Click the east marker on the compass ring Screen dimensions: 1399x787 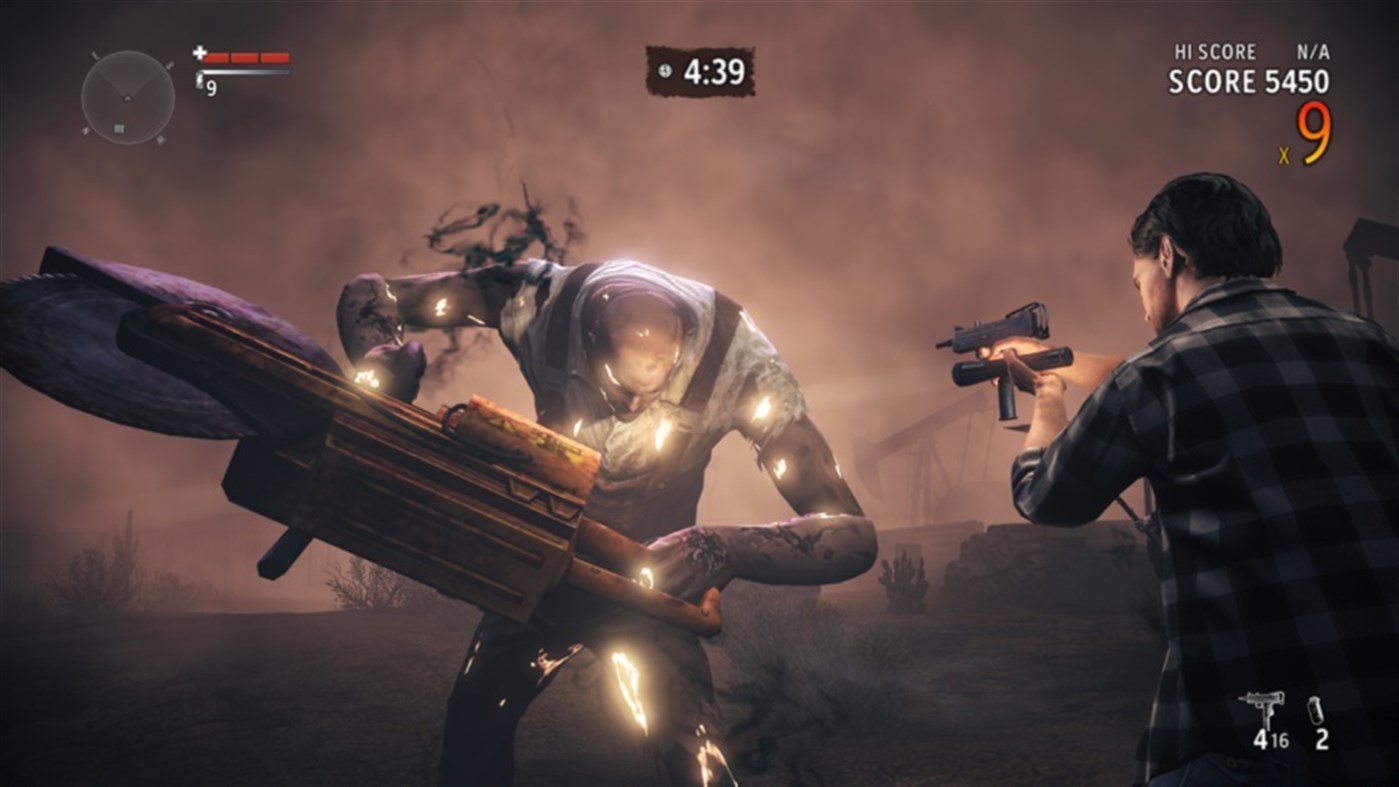170,66
